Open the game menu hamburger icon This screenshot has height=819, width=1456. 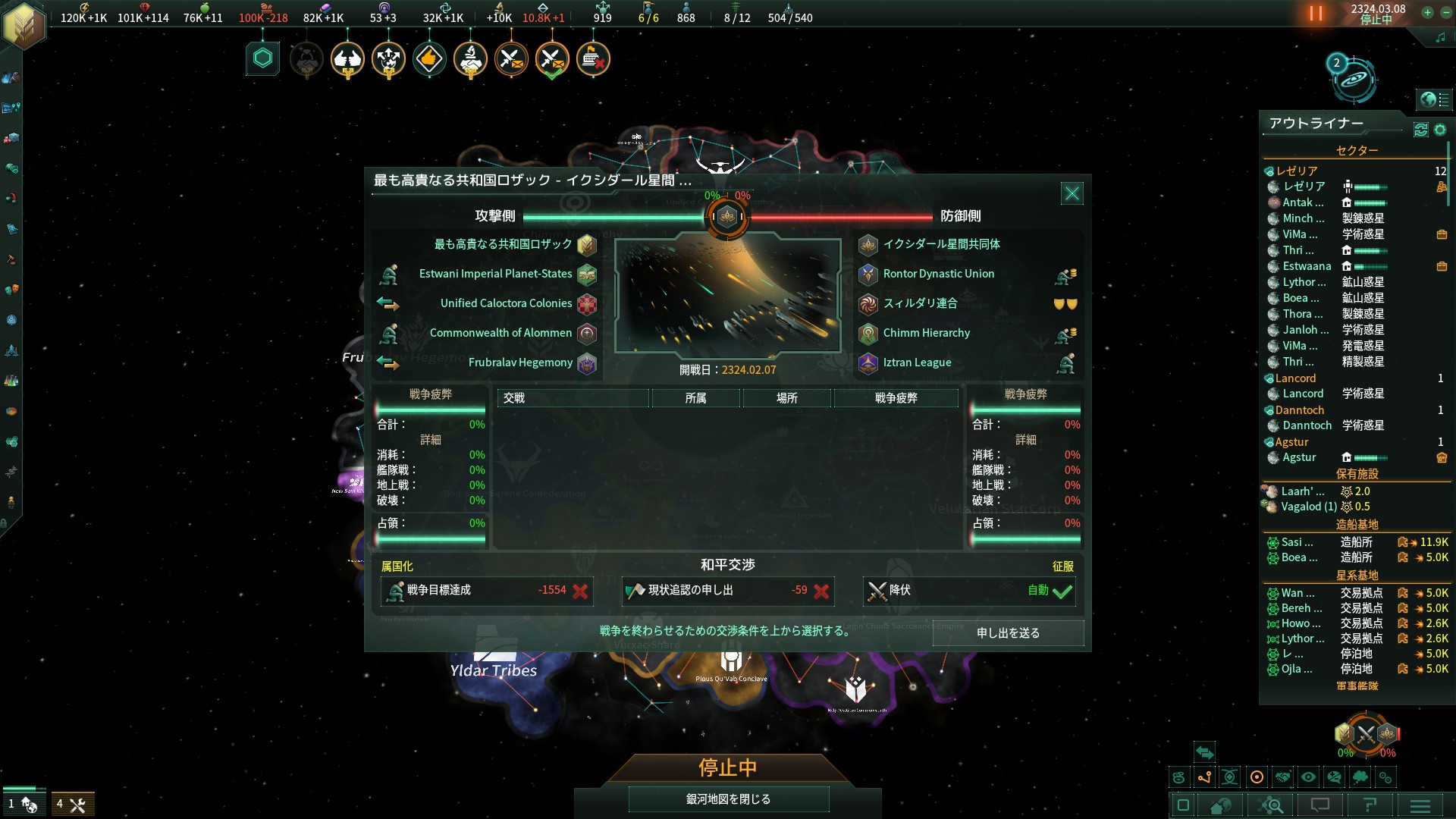click(x=1420, y=805)
